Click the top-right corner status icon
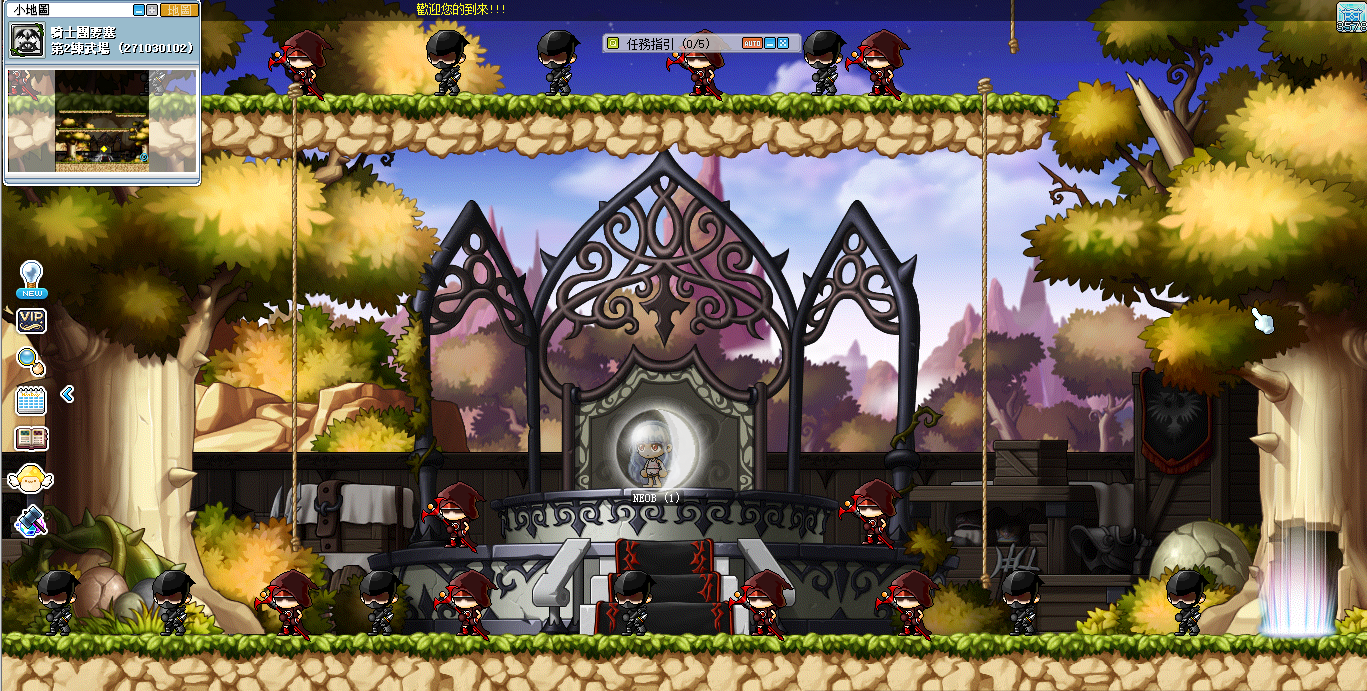Image resolution: width=1367 pixels, height=691 pixels. (1350, 17)
